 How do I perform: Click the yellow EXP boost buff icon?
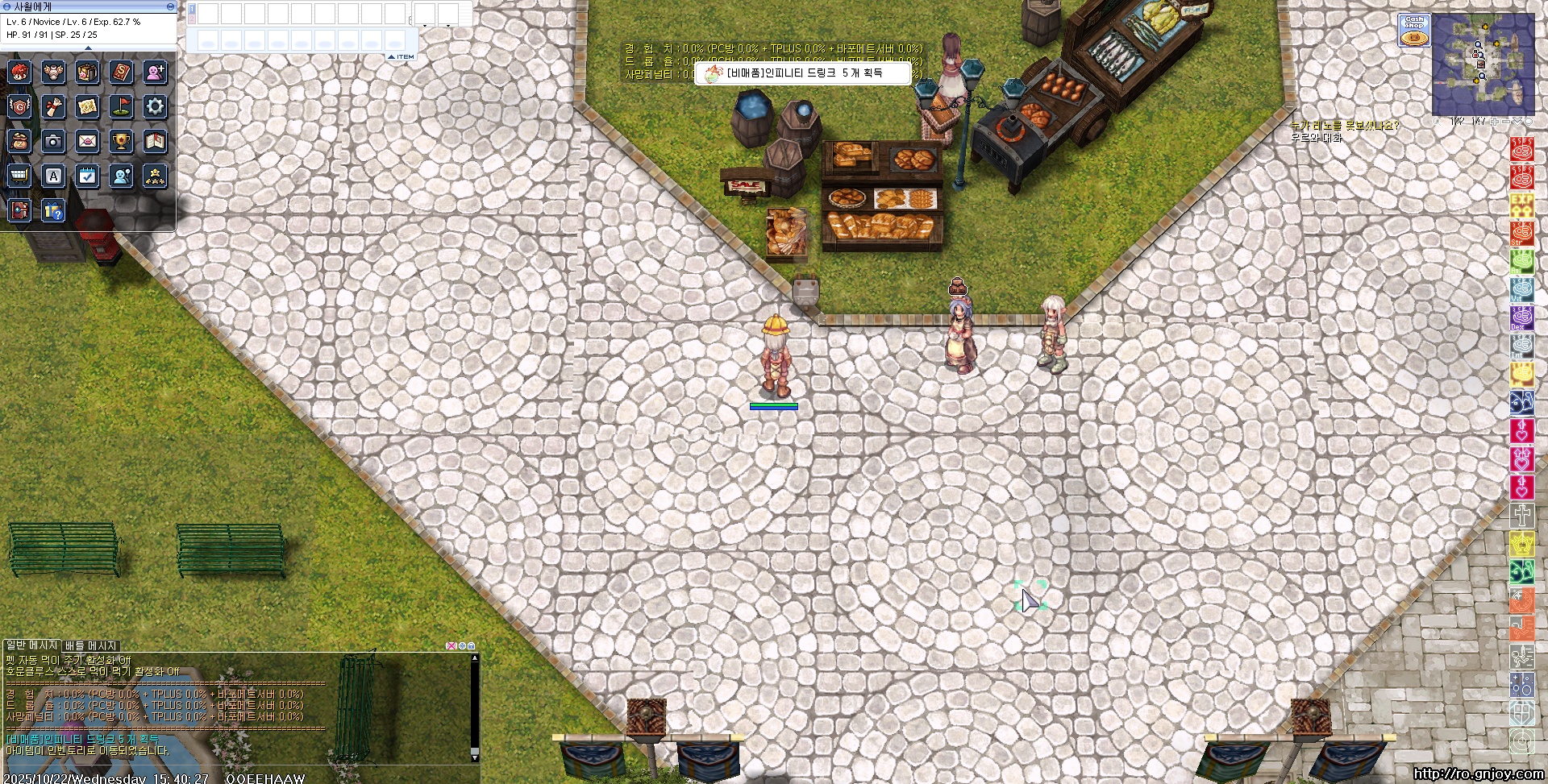pos(1521,205)
